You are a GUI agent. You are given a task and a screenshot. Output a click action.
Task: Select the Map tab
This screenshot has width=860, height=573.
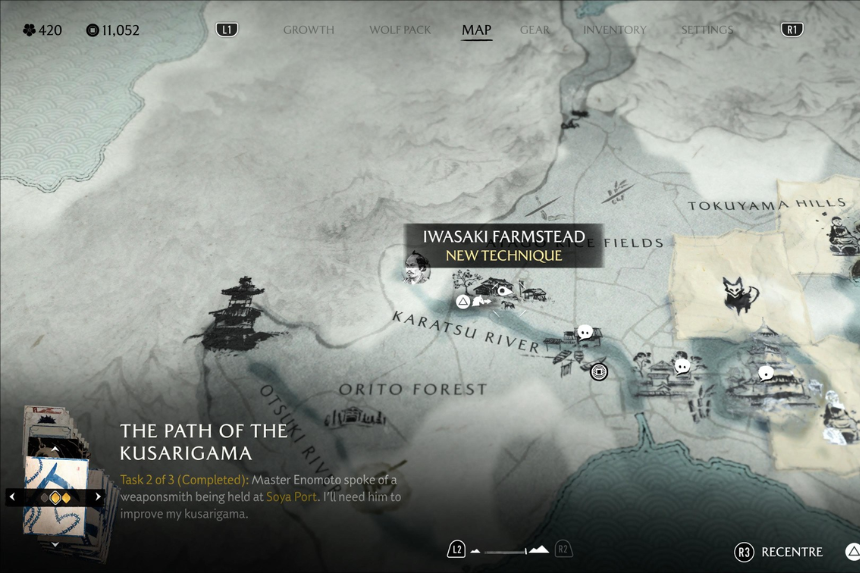[476, 30]
